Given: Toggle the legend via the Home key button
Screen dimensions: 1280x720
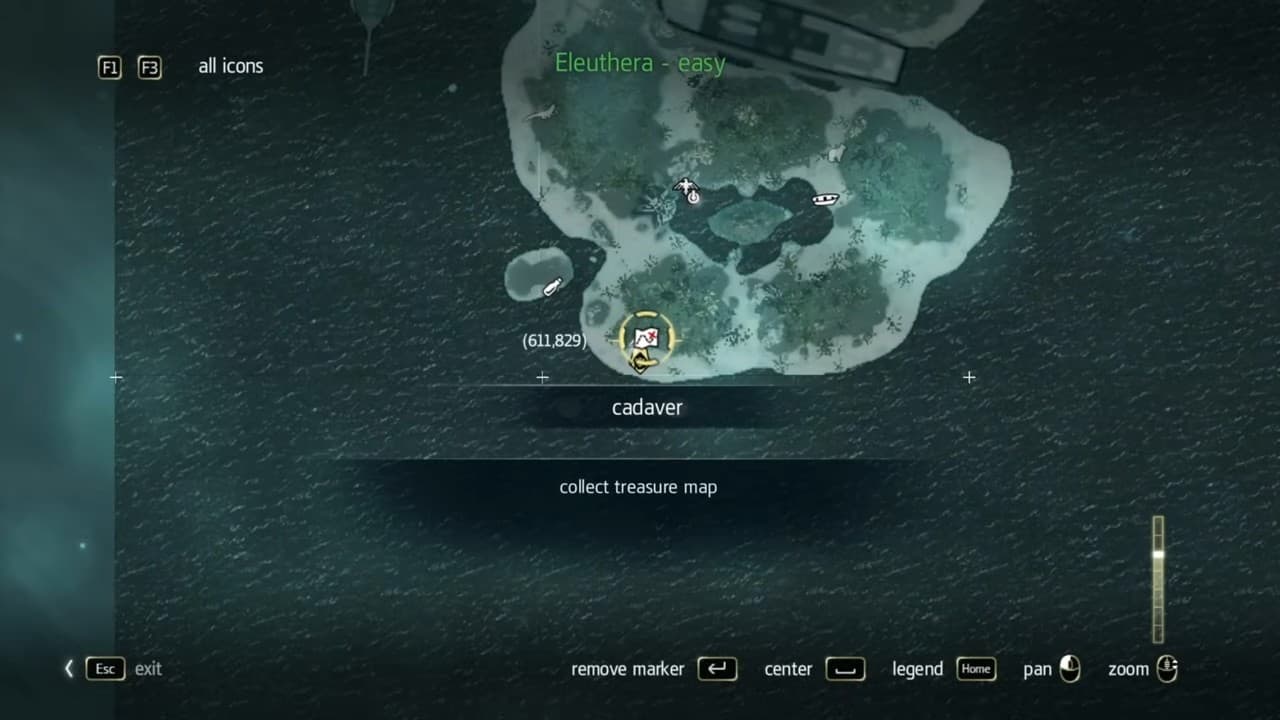Looking at the screenshot, I should tap(976, 669).
